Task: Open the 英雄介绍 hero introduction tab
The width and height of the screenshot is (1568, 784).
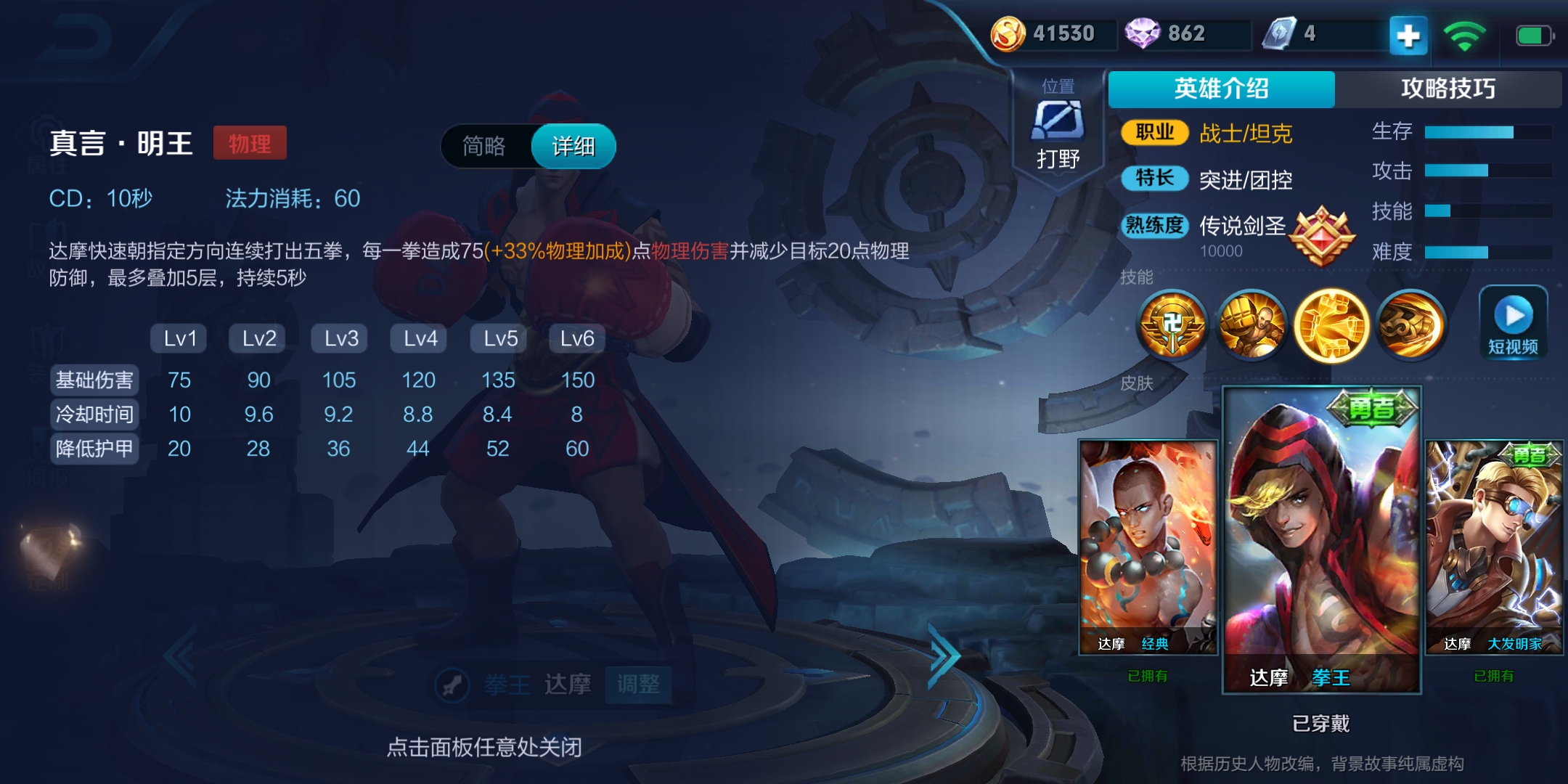Action: click(1219, 89)
